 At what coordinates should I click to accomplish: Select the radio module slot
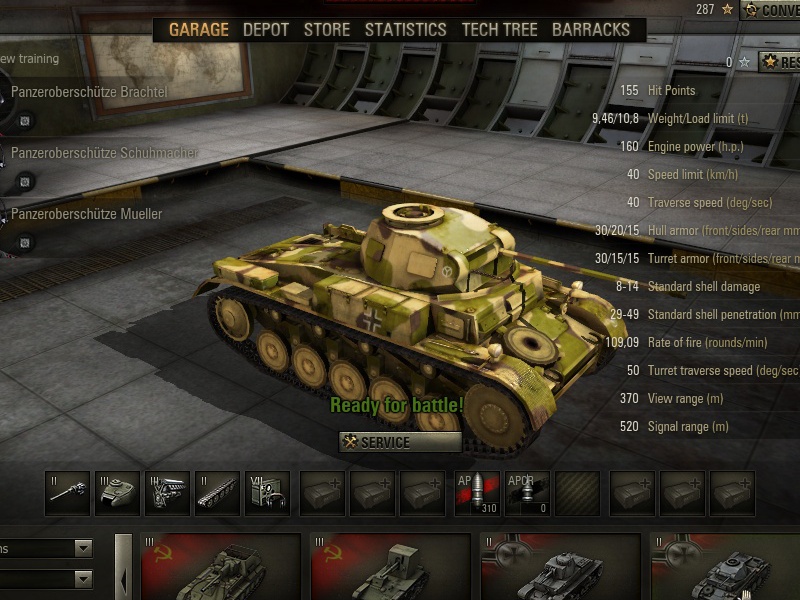pos(267,494)
